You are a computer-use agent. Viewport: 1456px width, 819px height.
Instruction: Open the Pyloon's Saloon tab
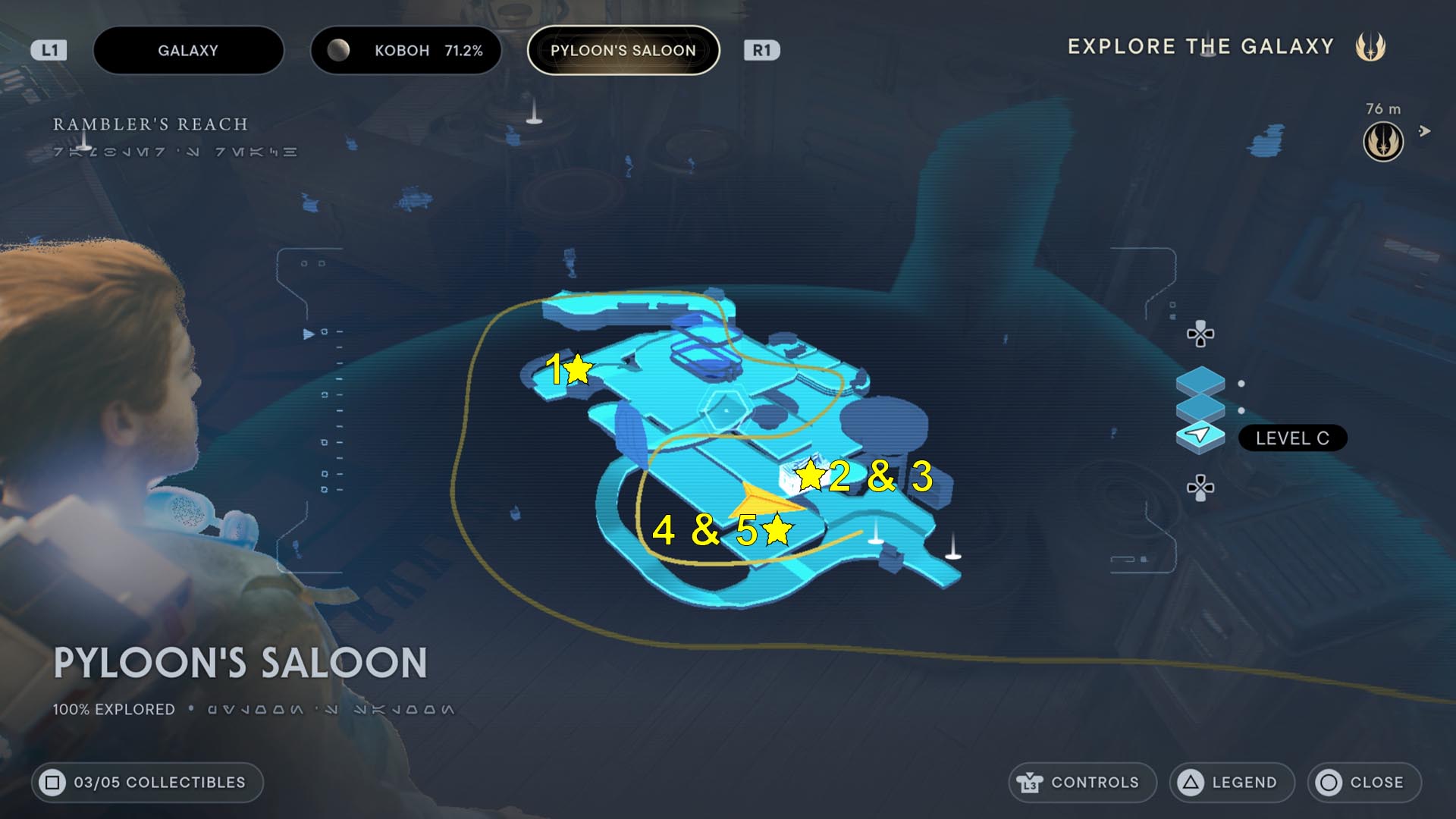tap(623, 50)
